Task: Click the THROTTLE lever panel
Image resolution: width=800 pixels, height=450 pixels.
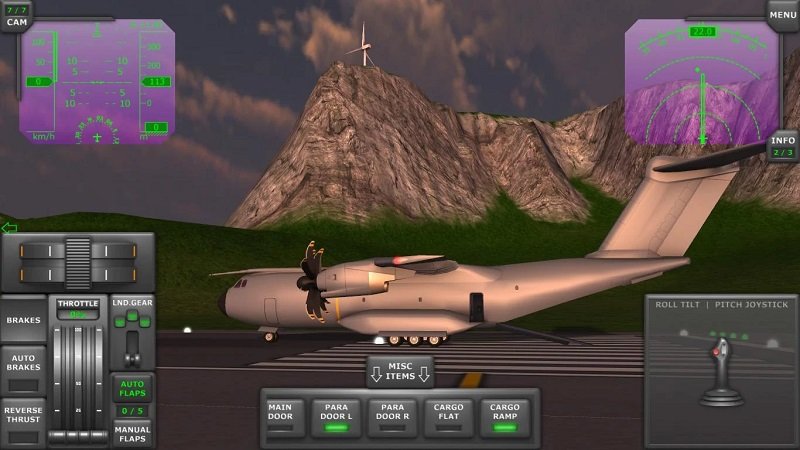Action: (x=78, y=370)
